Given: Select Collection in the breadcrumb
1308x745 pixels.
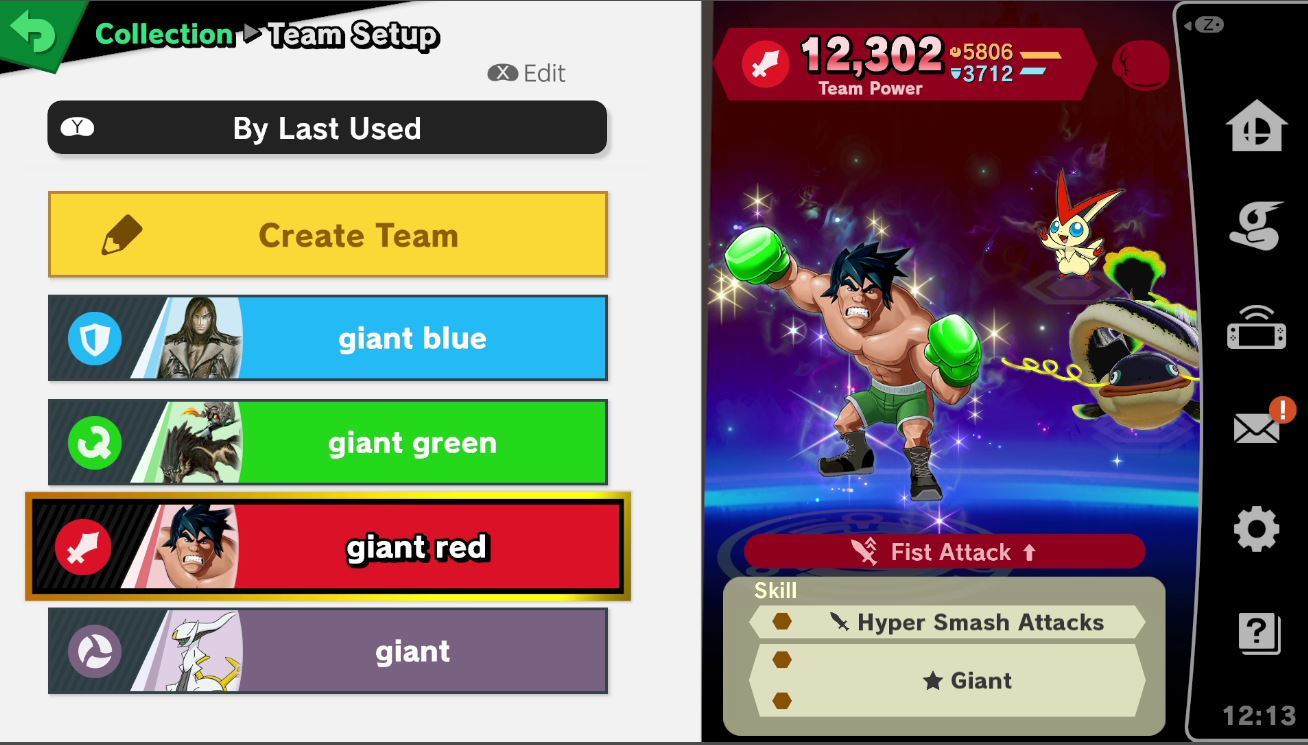Looking at the screenshot, I should pos(163,33).
